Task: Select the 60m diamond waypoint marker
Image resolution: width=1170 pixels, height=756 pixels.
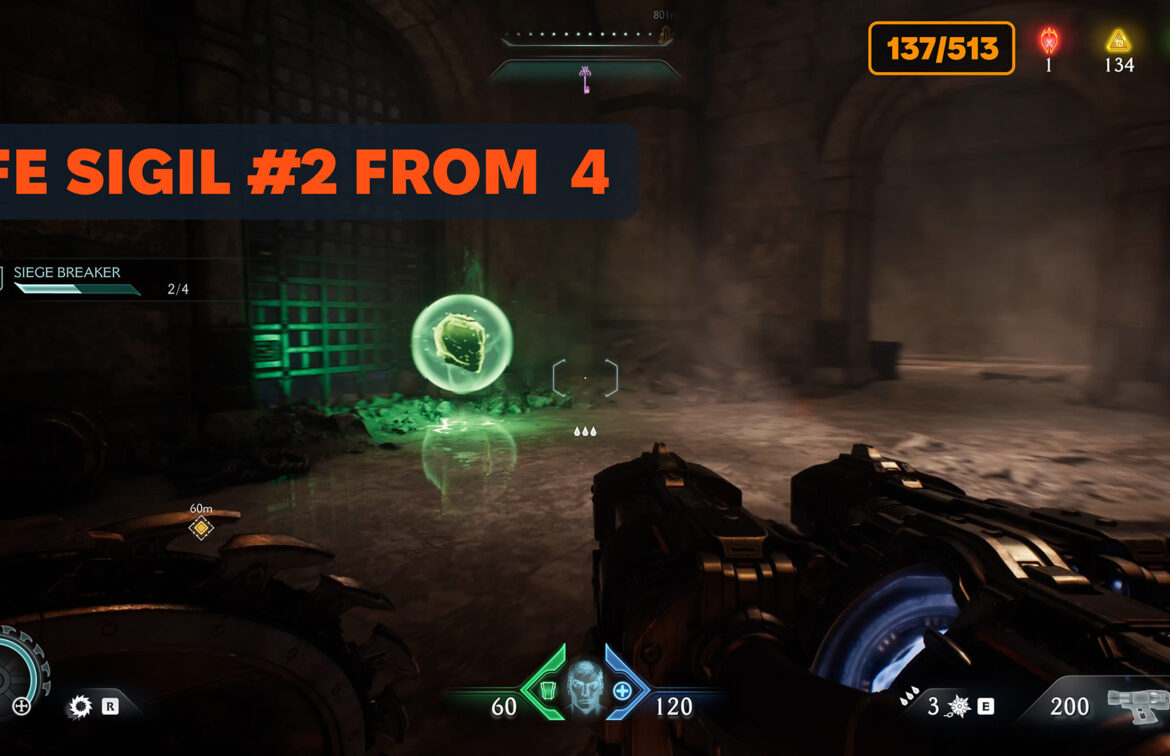Action: click(201, 528)
